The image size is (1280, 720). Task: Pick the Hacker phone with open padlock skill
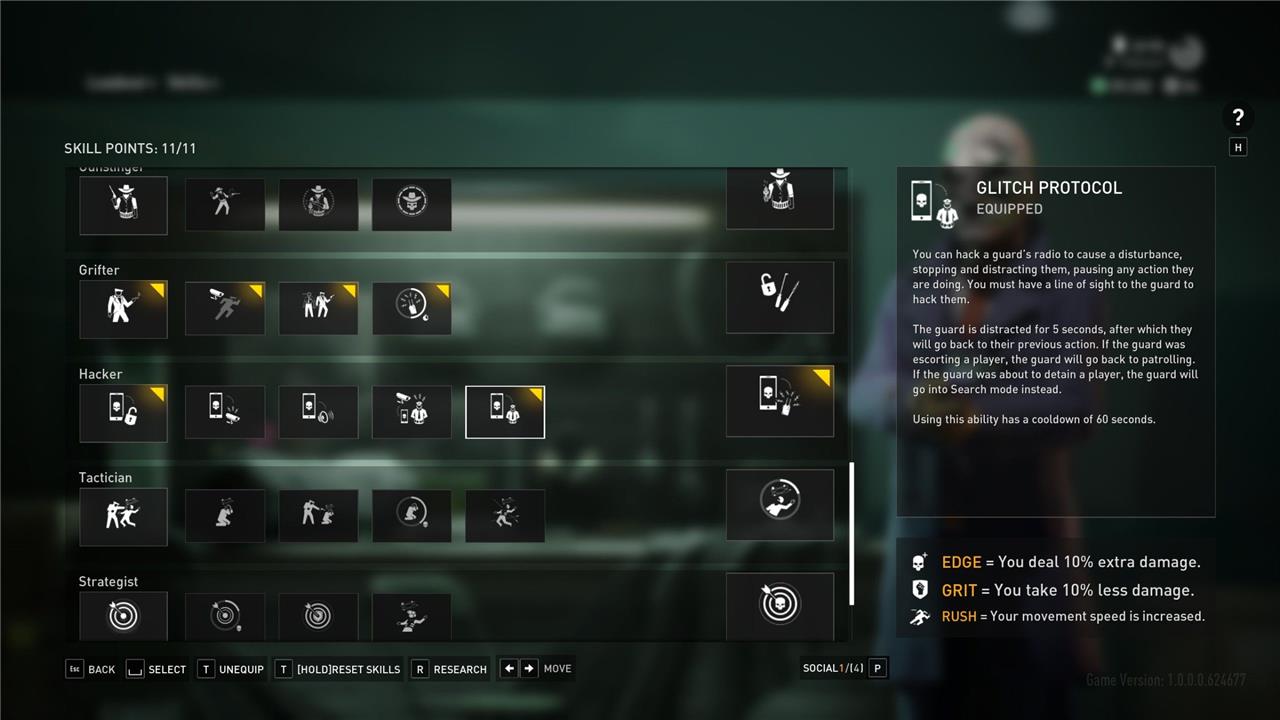point(123,413)
